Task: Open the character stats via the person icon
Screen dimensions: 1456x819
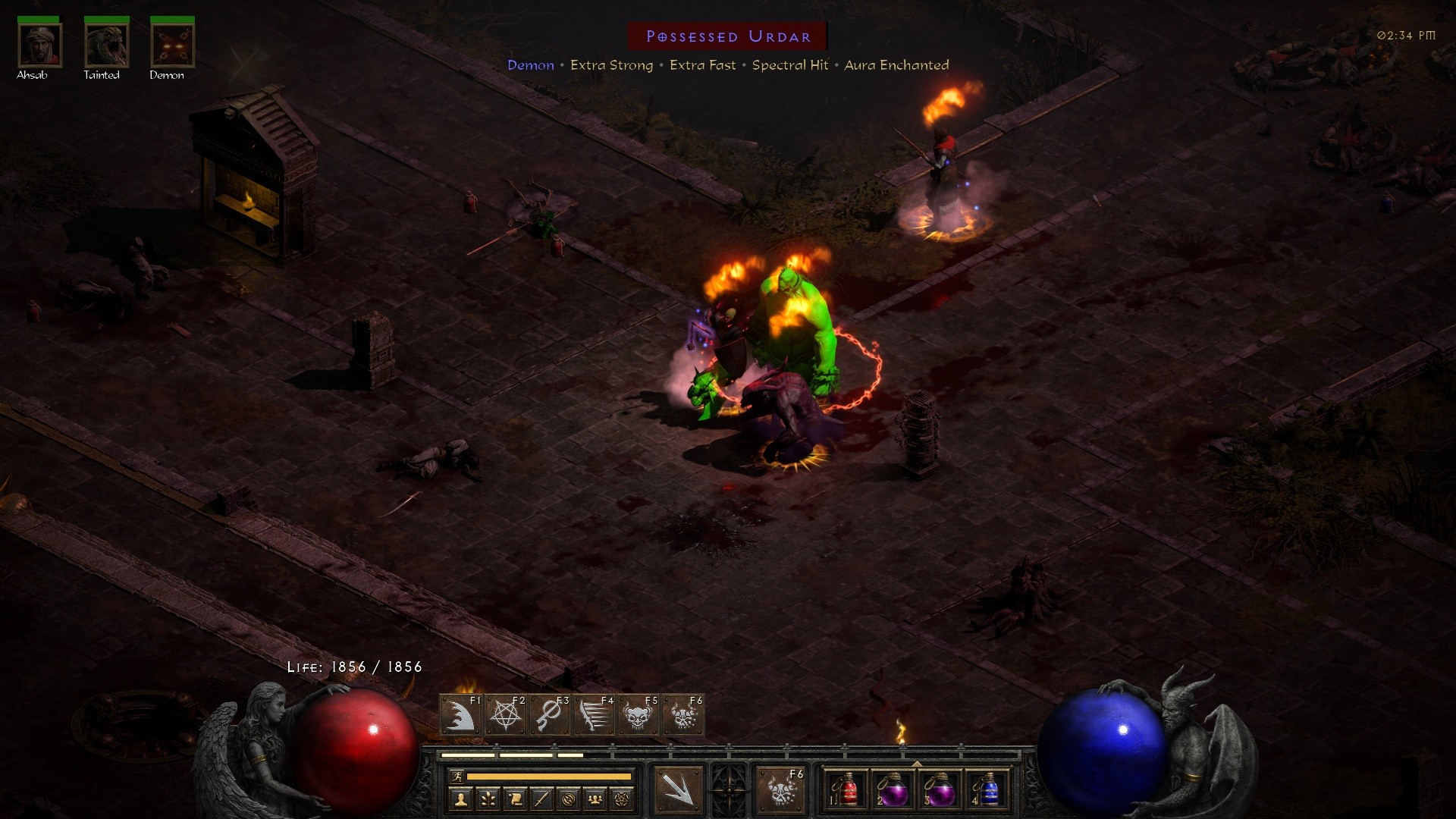Action: [462, 800]
